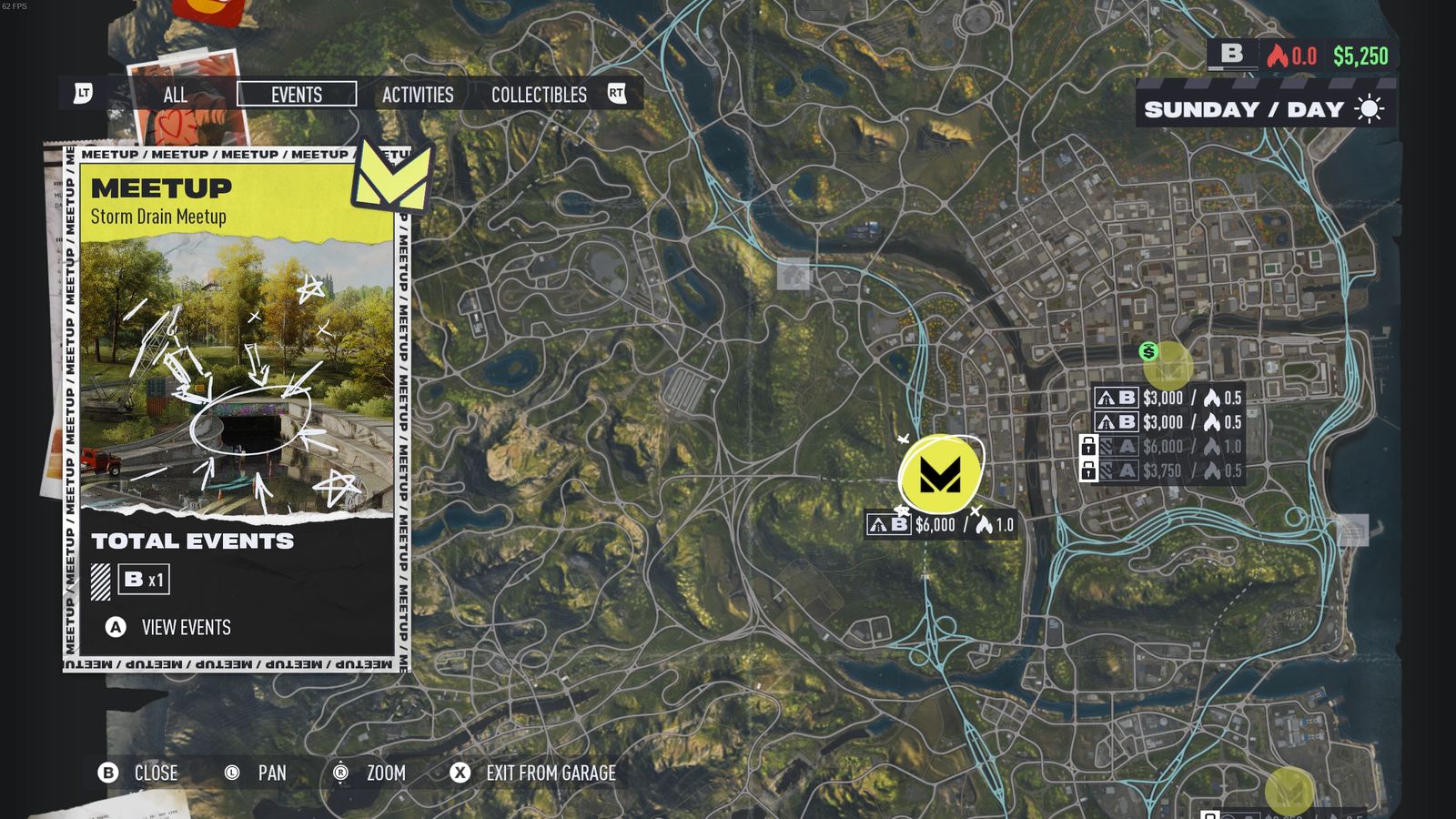Click the grey garage house map icon
1456x819 pixels.
(x=794, y=274)
